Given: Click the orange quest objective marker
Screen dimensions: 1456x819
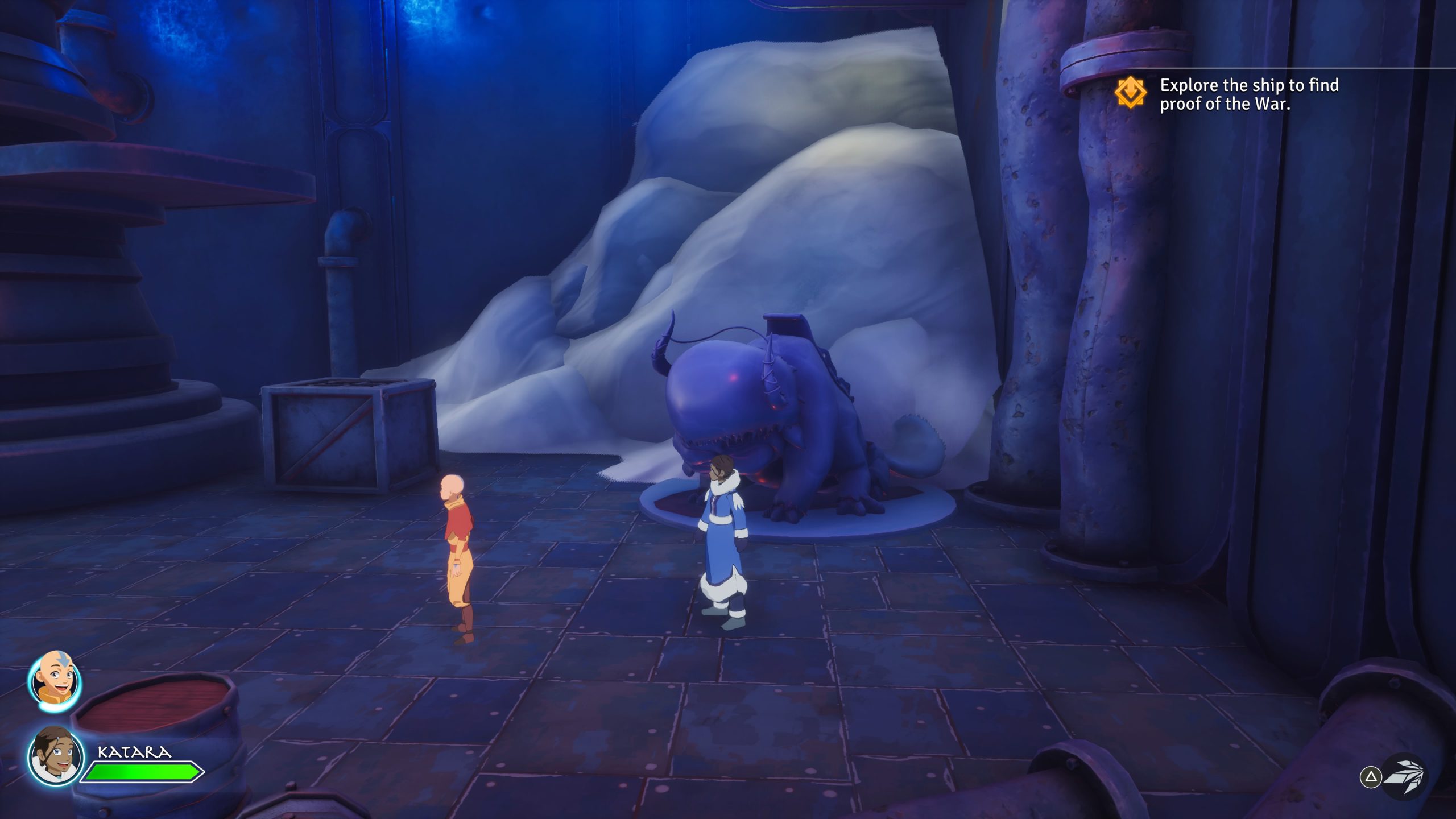Looking at the screenshot, I should tap(1130, 93).
